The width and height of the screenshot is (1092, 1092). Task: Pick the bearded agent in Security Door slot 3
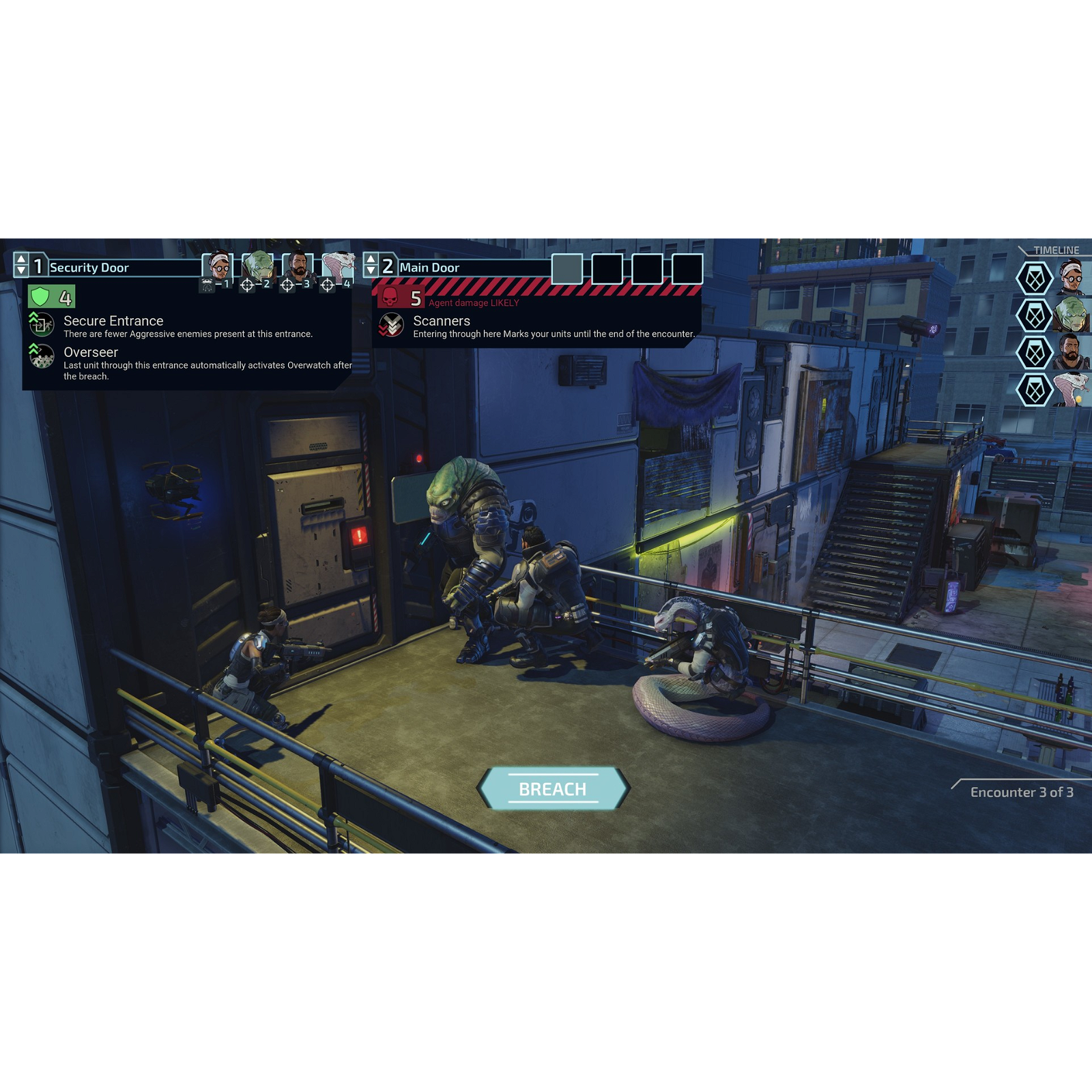(298, 267)
